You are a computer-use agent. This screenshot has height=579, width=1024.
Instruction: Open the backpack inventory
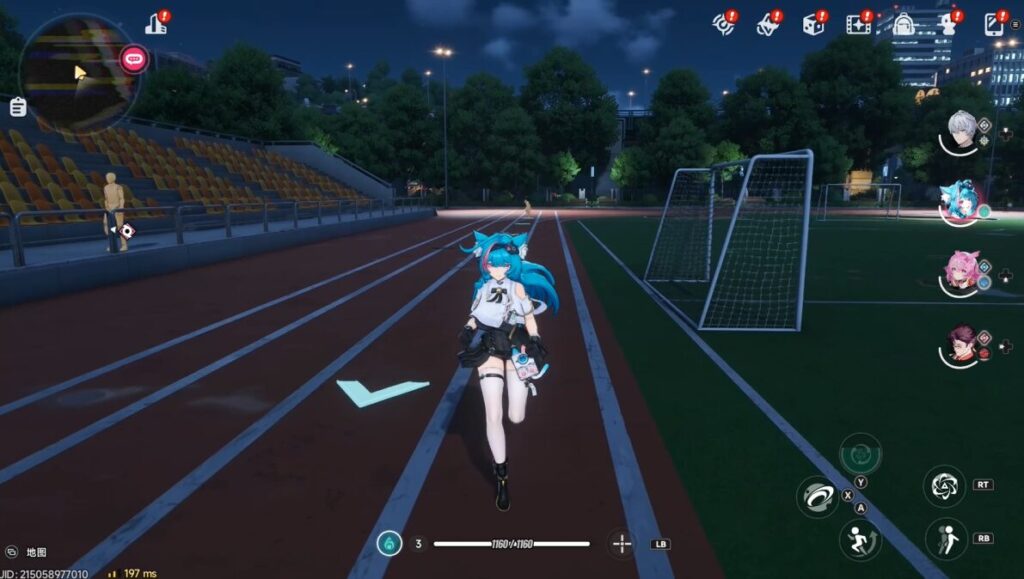pos(904,24)
